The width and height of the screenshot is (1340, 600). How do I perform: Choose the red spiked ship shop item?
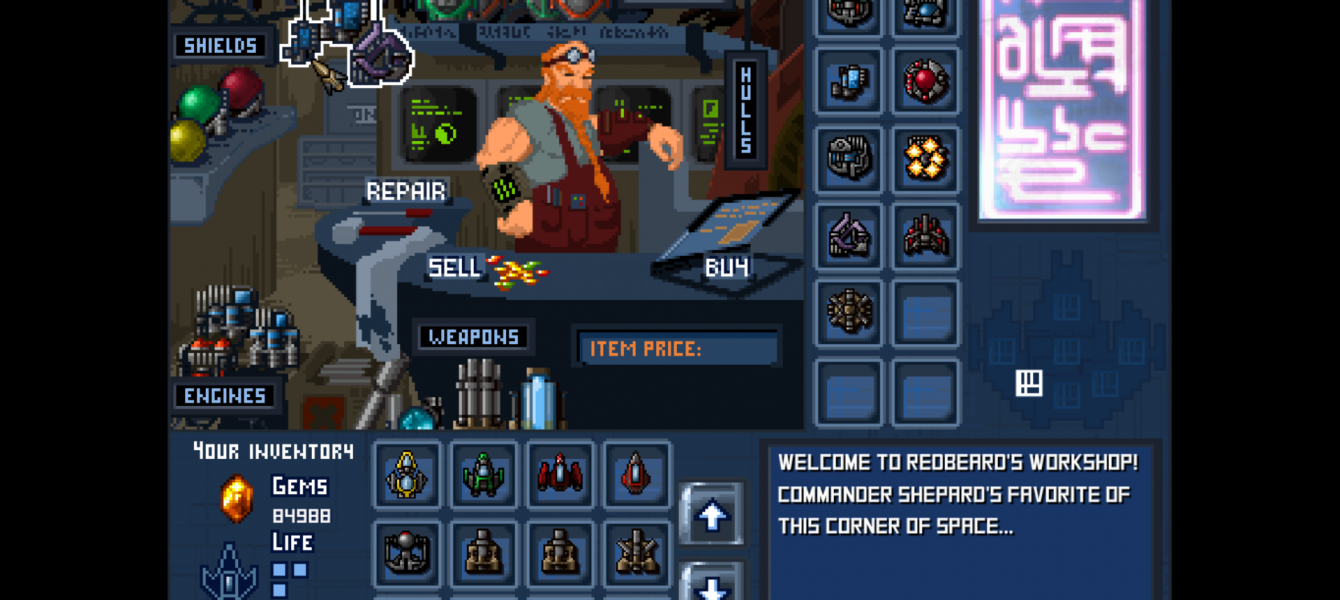[x=926, y=237]
